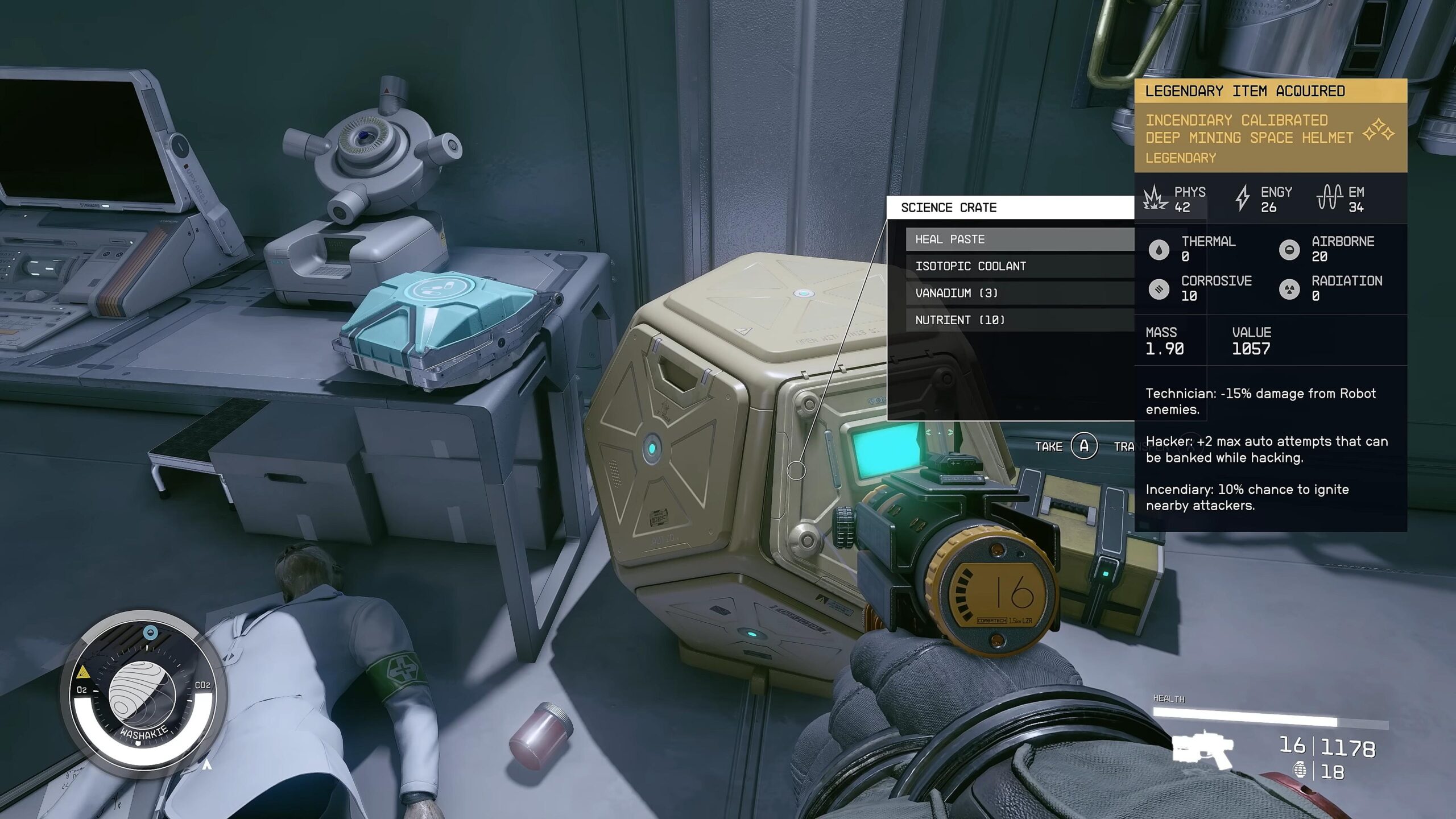
Task: Select Heal Paste in the Science Crate
Action: (x=1019, y=239)
